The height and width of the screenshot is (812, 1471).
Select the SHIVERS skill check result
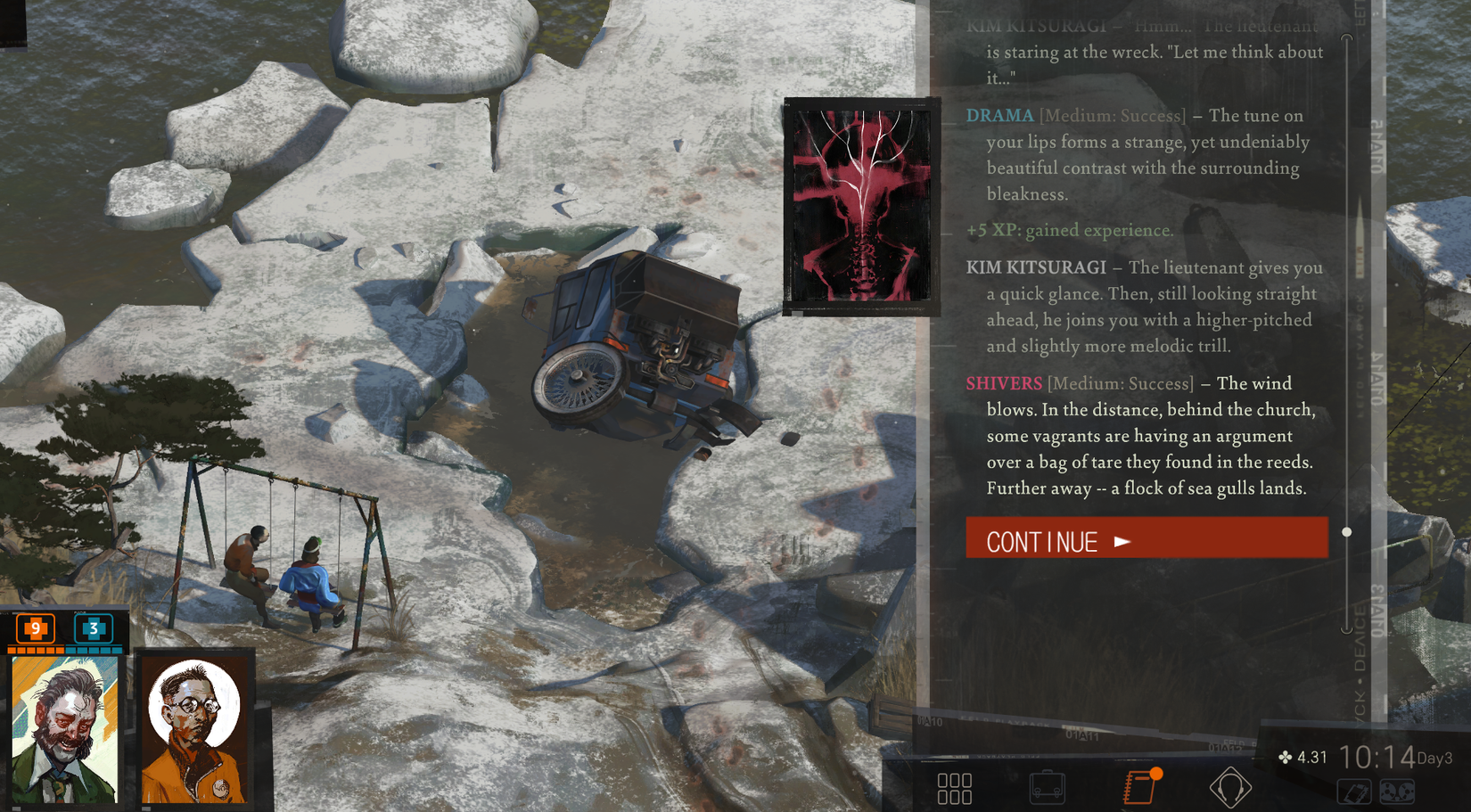pos(1004,383)
